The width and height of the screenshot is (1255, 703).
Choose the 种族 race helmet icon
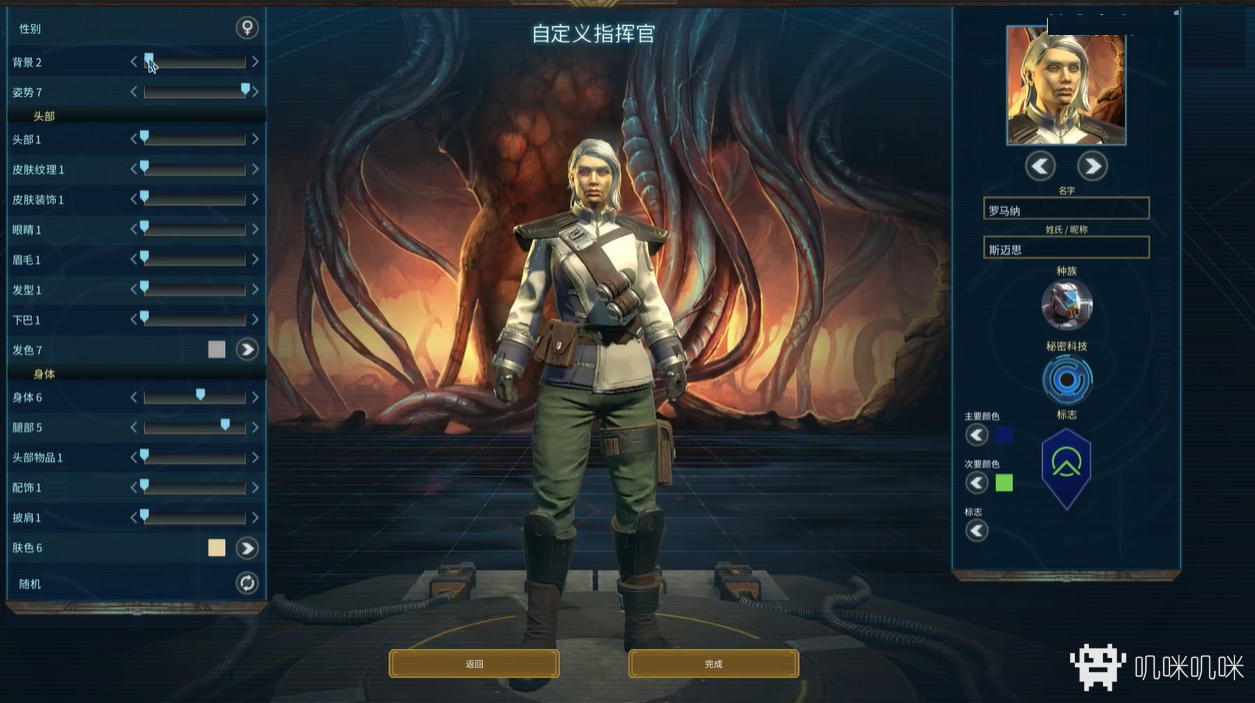(1067, 305)
